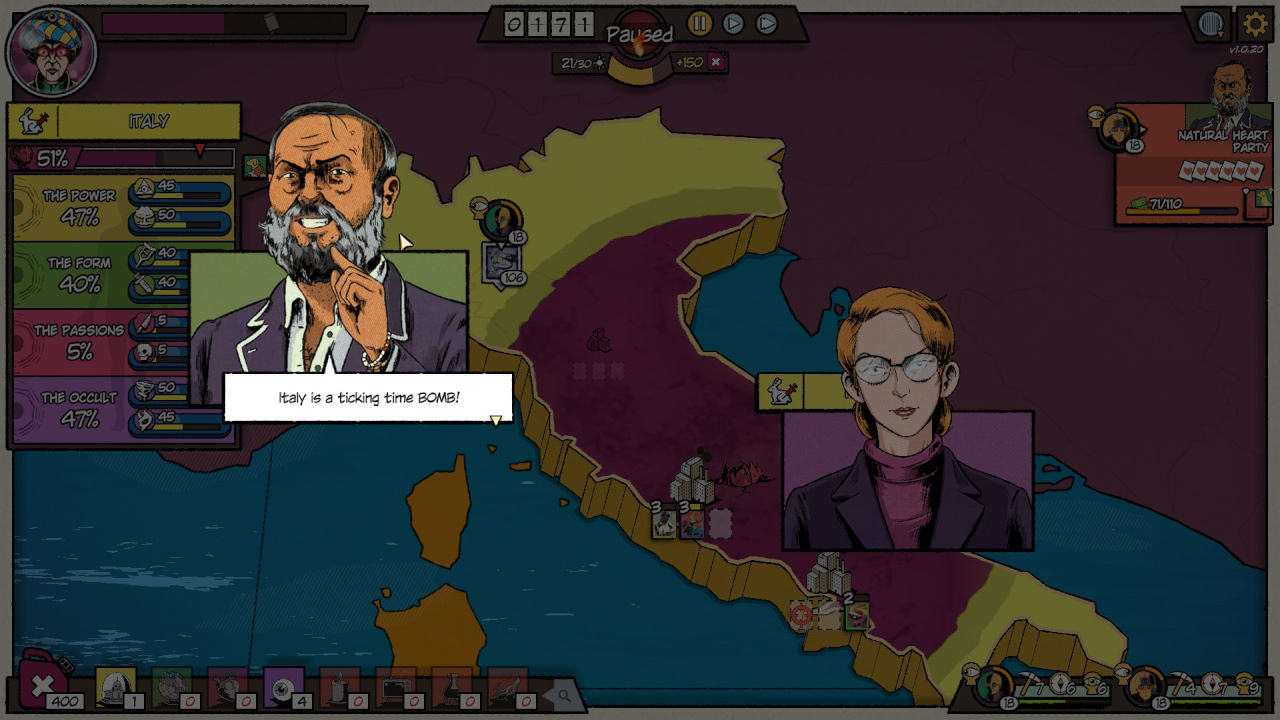Viewport: 1280px width, 720px height.
Task: Click the yellow pause button
Action: (x=700, y=23)
